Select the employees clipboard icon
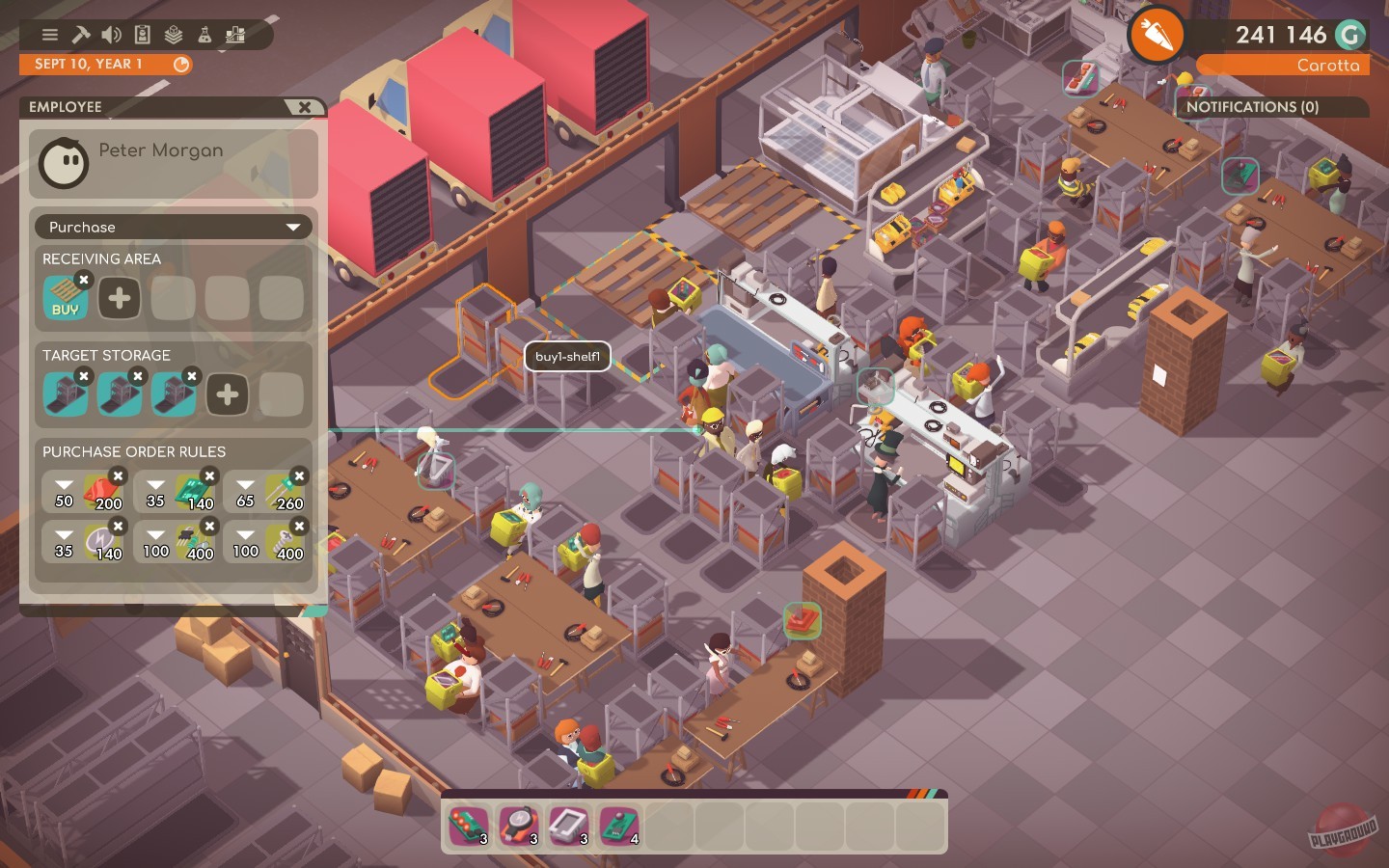1389x868 pixels. point(144,35)
